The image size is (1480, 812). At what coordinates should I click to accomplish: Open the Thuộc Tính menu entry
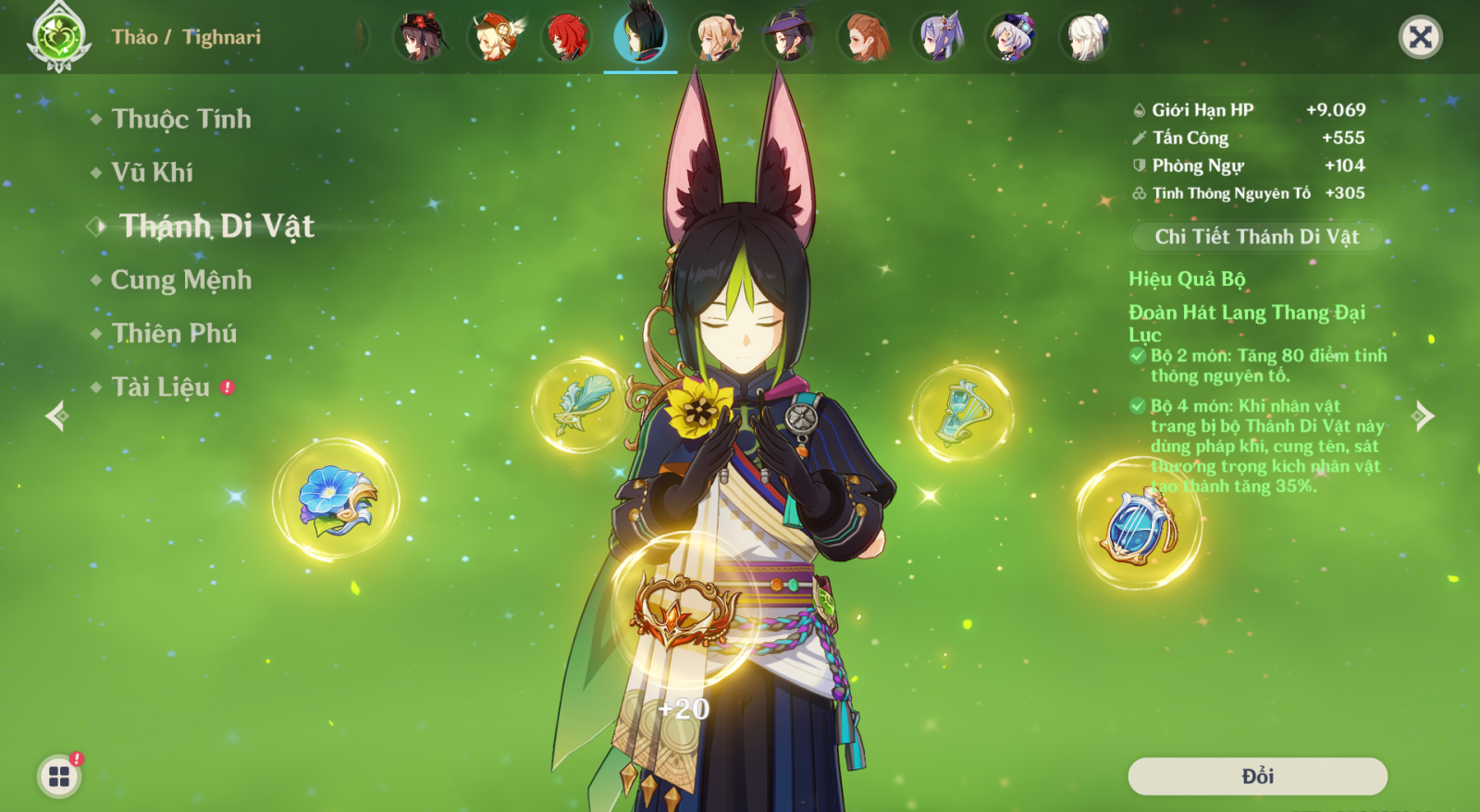click(x=181, y=119)
